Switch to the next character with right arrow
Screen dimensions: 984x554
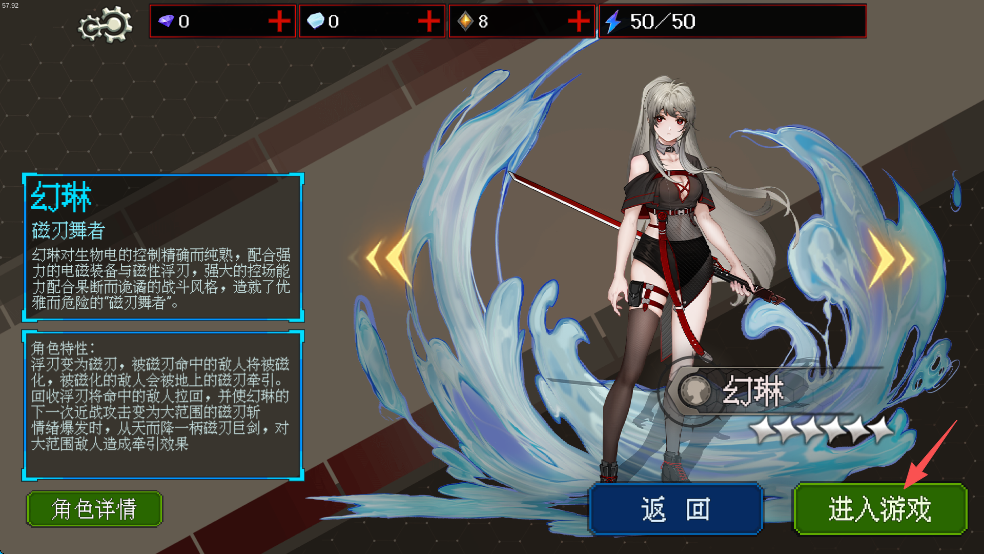point(890,260)
